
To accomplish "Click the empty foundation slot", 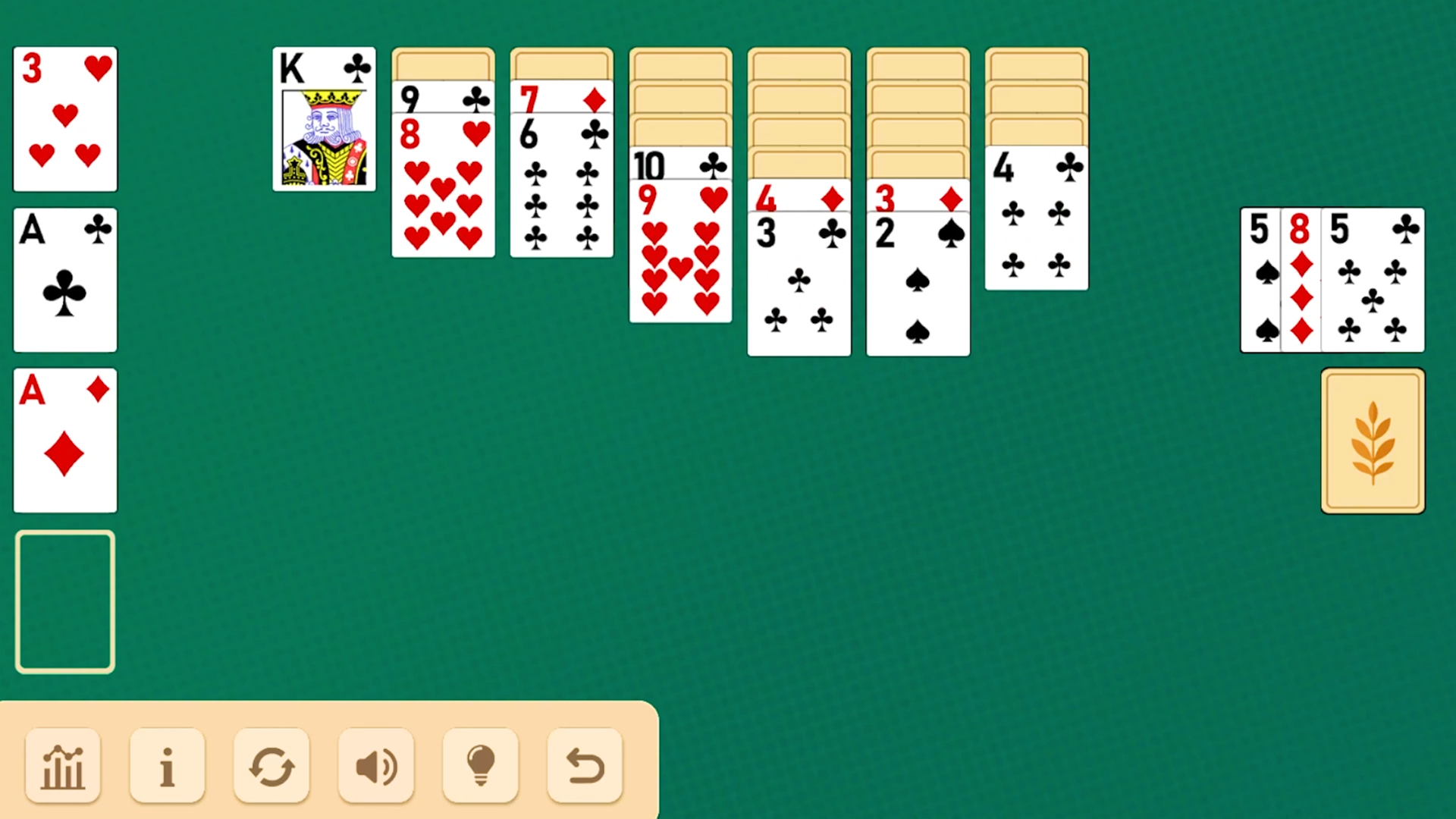I will pyautogui.click(x=64, y=601).
